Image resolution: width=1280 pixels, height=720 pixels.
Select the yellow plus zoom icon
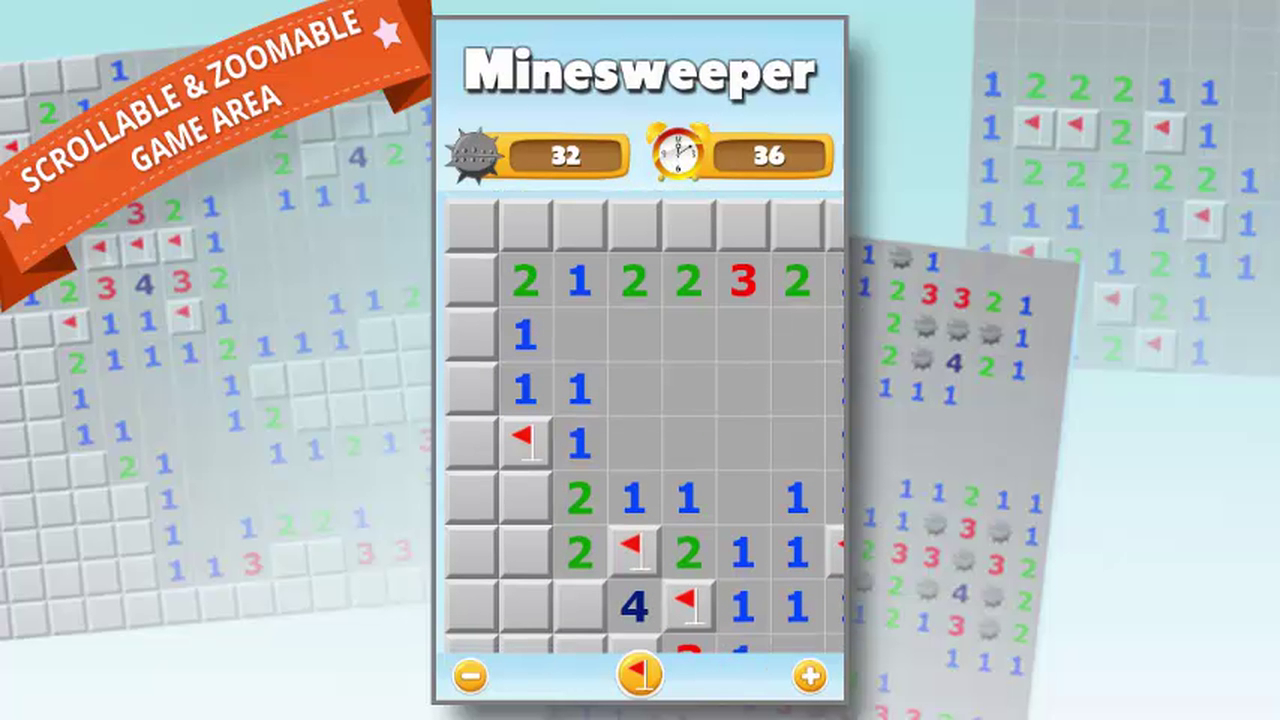coord(812,676)
